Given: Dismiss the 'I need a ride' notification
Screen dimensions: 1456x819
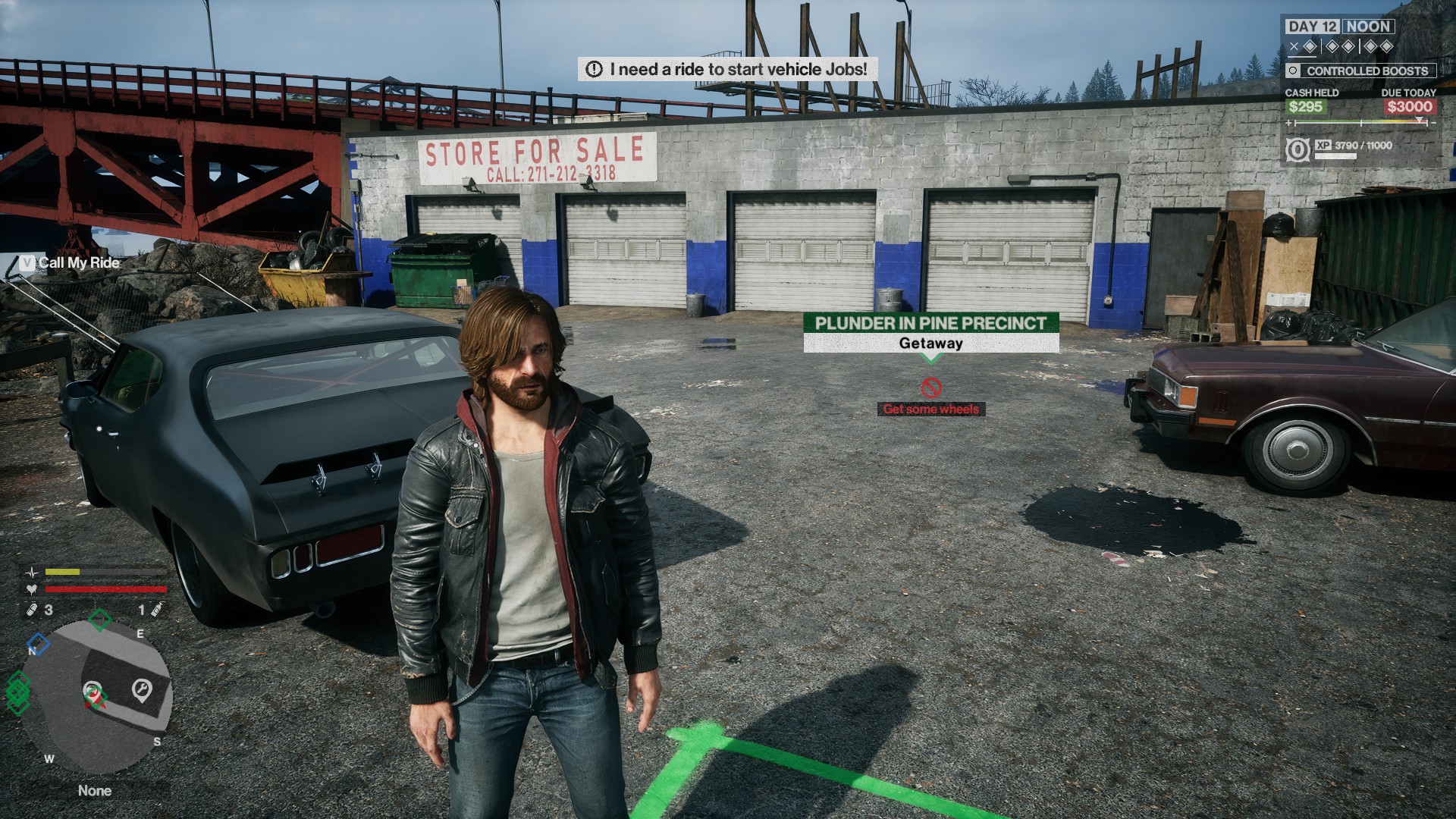Looking at the screenshot, I should click(x=728, y=69).
